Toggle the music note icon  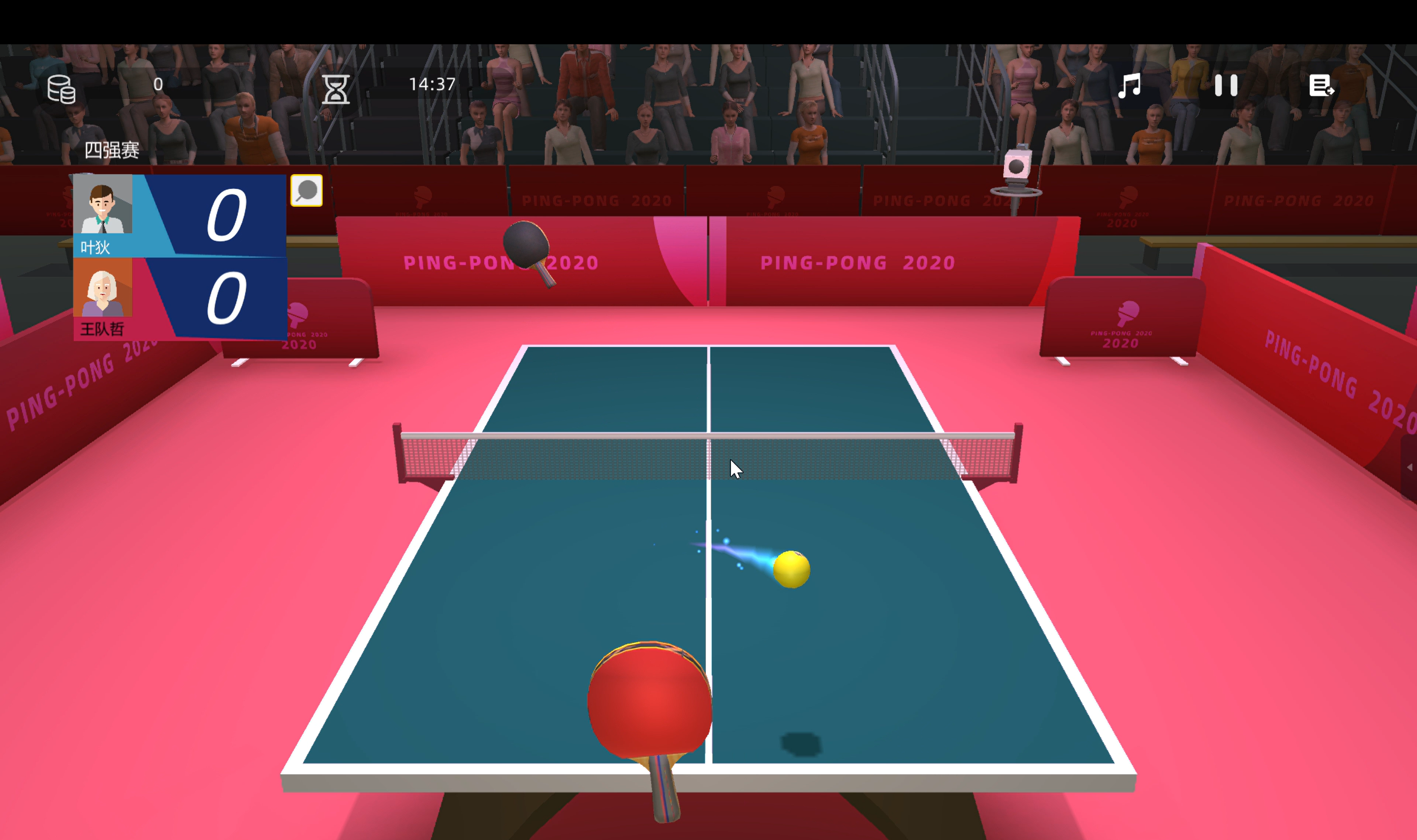[1130, 86]
